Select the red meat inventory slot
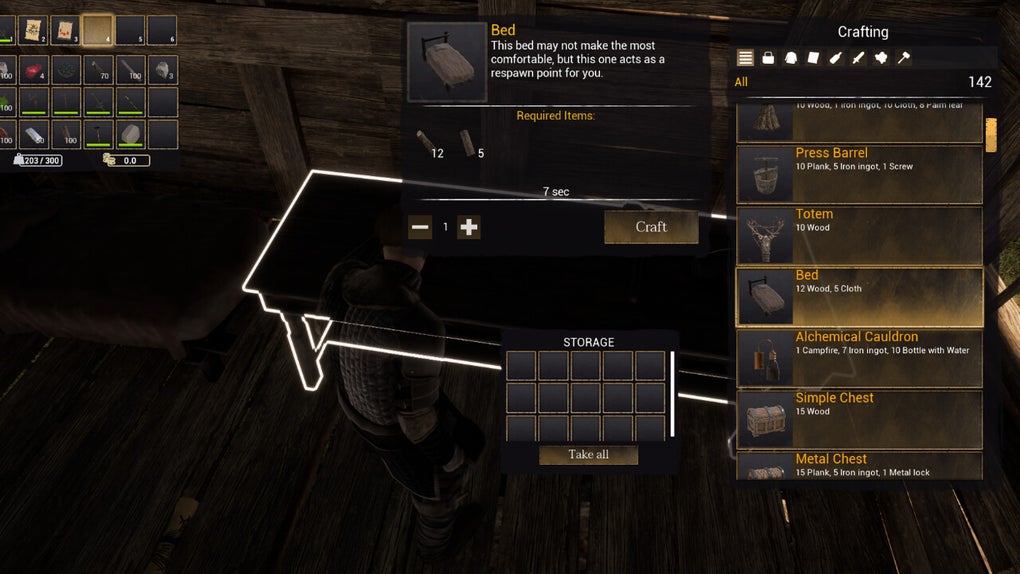The image size is (1020, 574). click(x=34, y=70)
